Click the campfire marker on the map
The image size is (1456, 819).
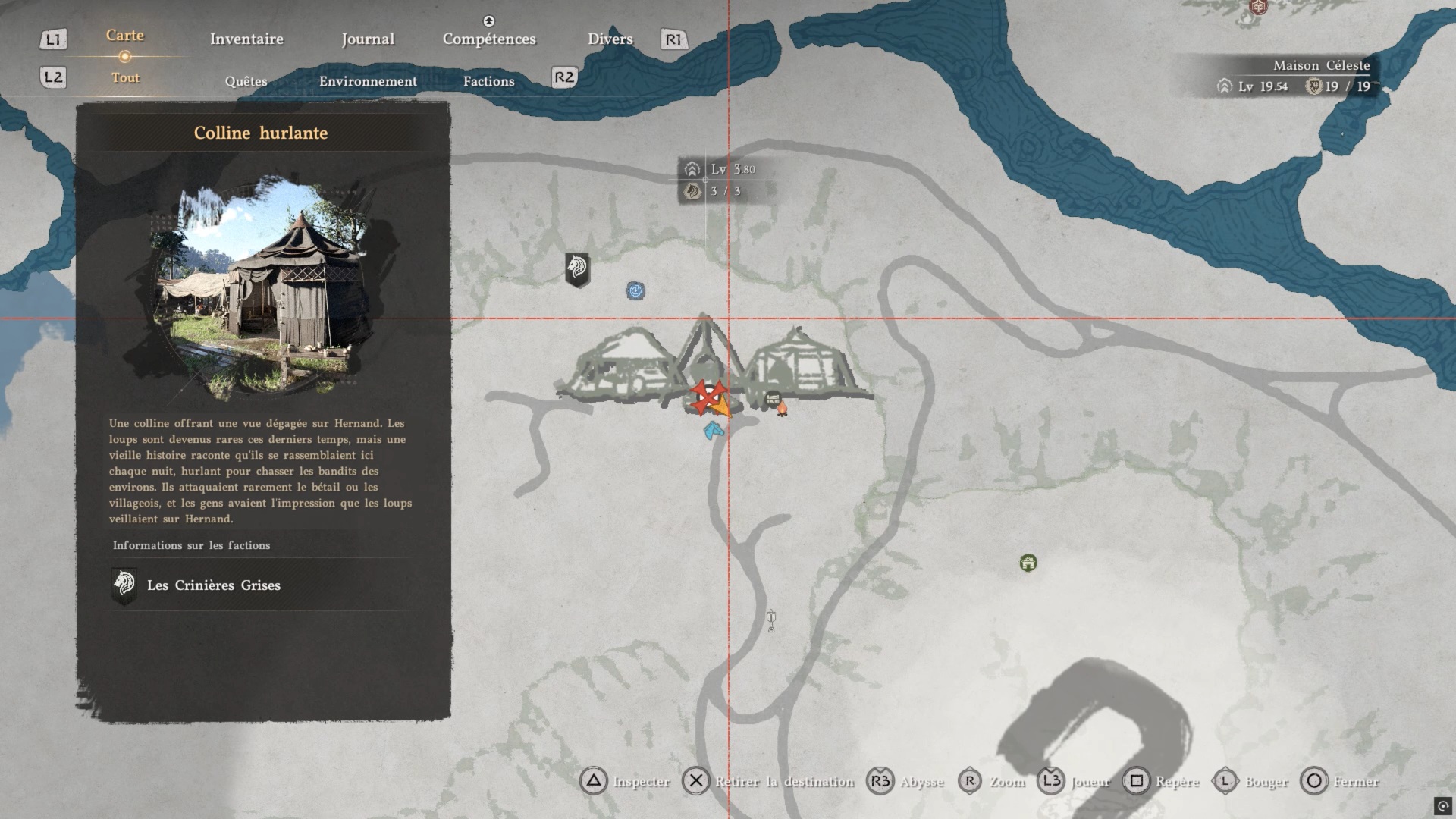pos(782,409)
